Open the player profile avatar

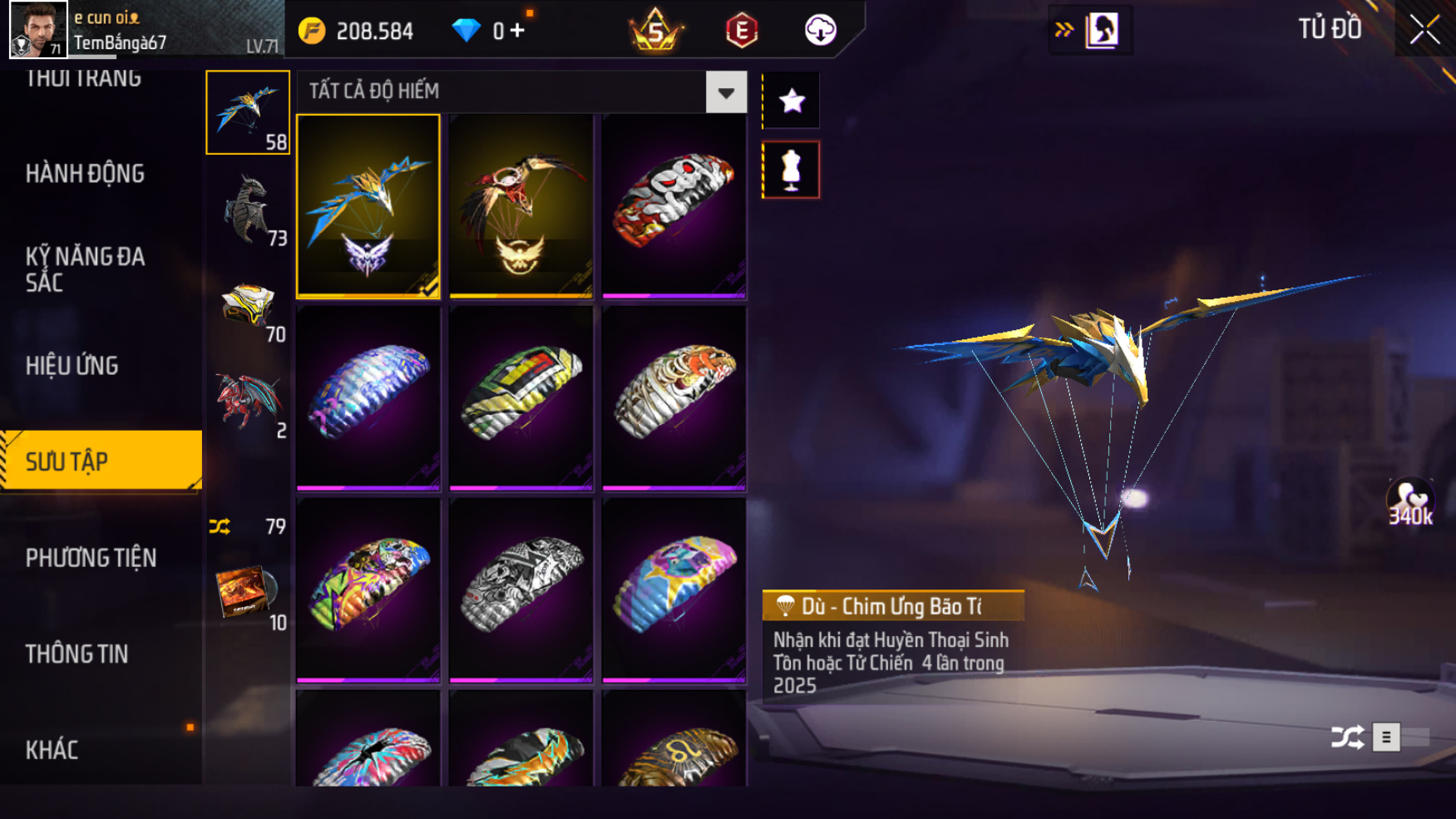click(x=37, y=29)
